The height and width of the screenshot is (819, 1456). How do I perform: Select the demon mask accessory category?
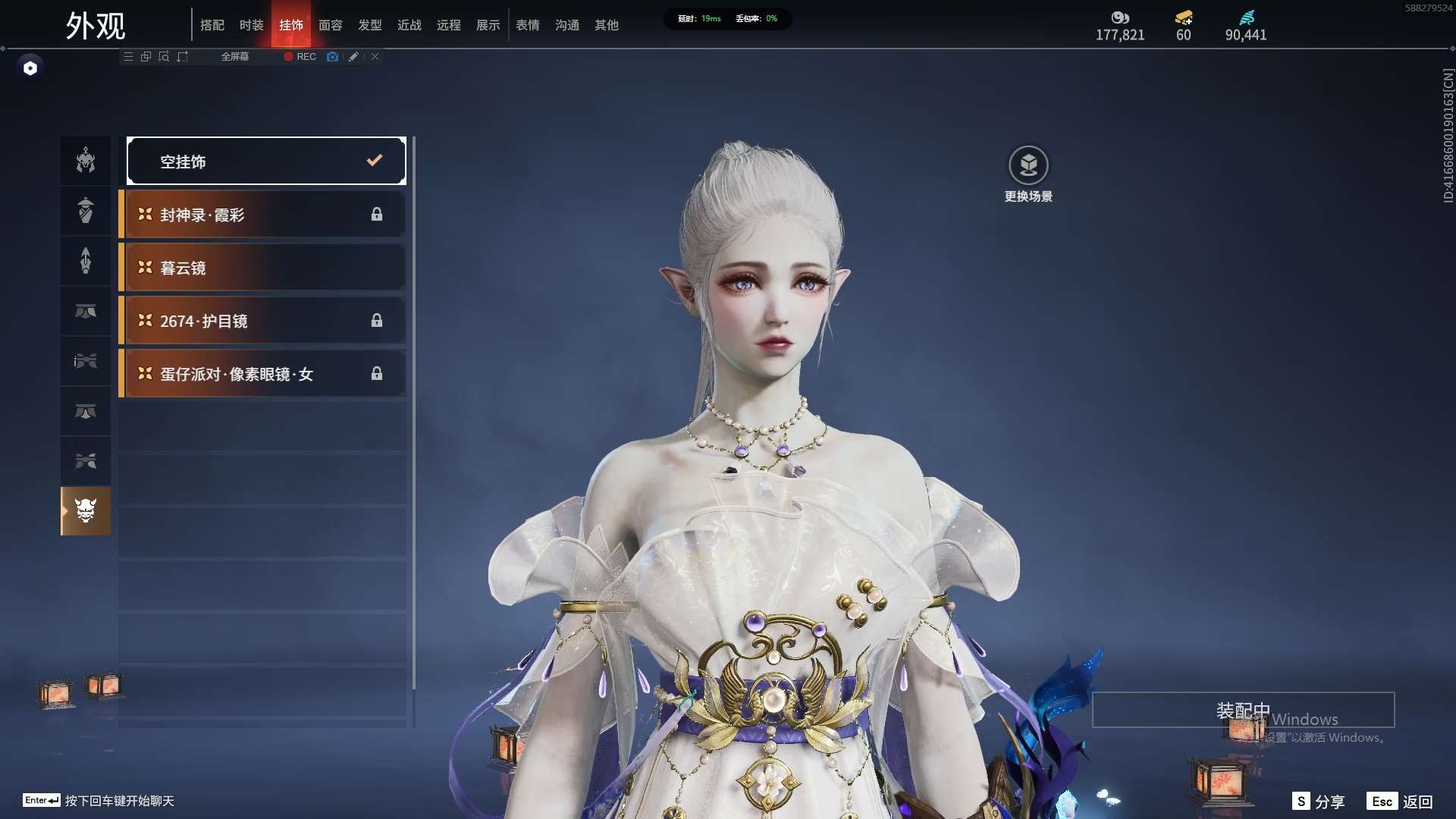86,511
